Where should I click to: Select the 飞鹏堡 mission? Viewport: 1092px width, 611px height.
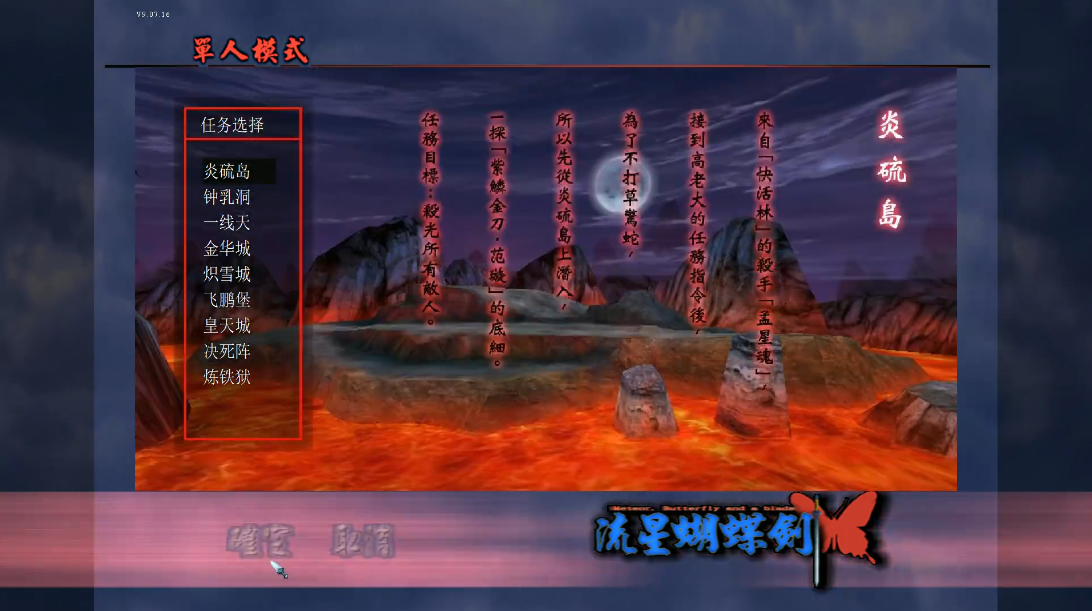click(x=227, y=300)
